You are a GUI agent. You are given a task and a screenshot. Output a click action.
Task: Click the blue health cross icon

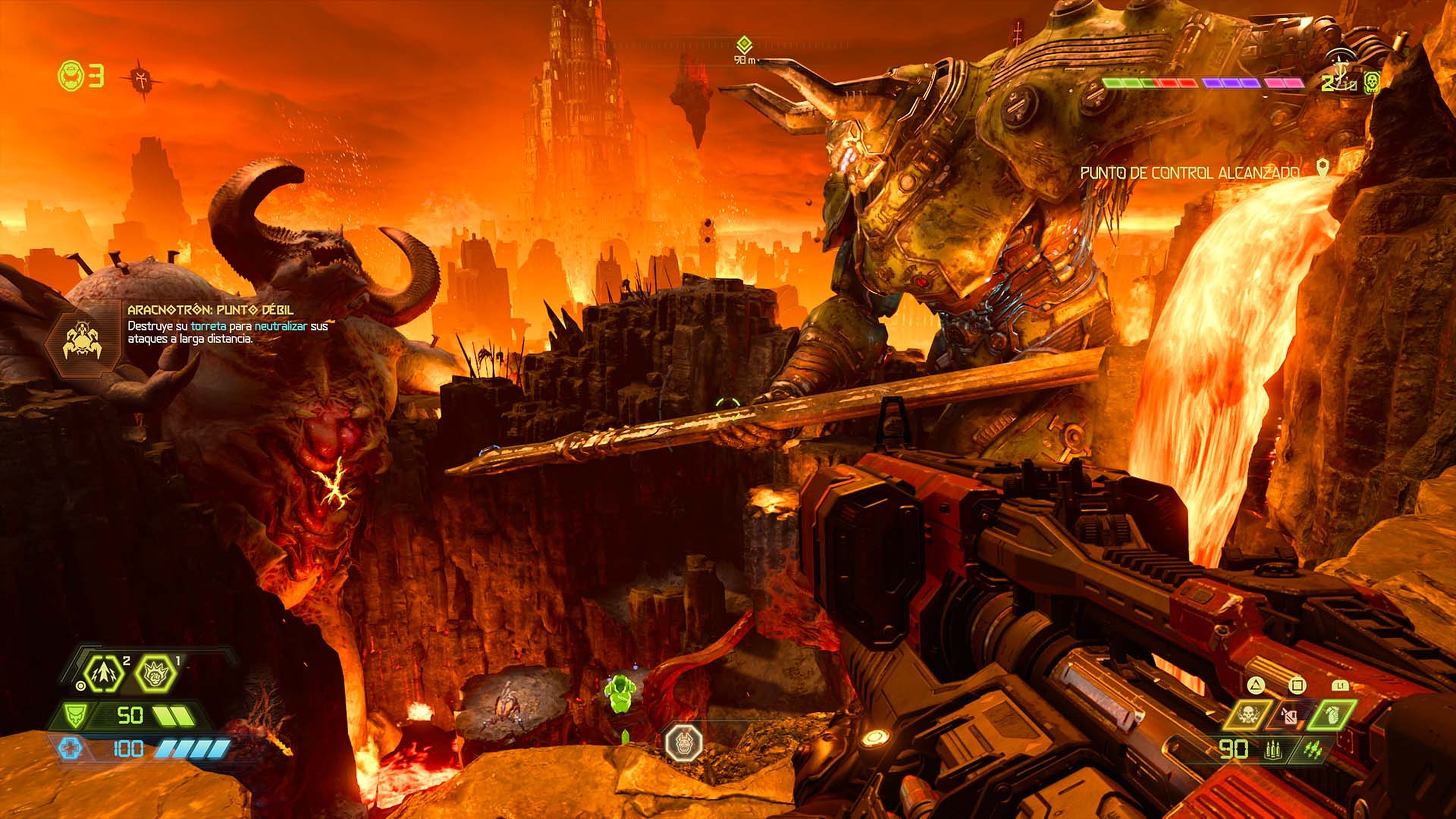[x=69, y=749]
